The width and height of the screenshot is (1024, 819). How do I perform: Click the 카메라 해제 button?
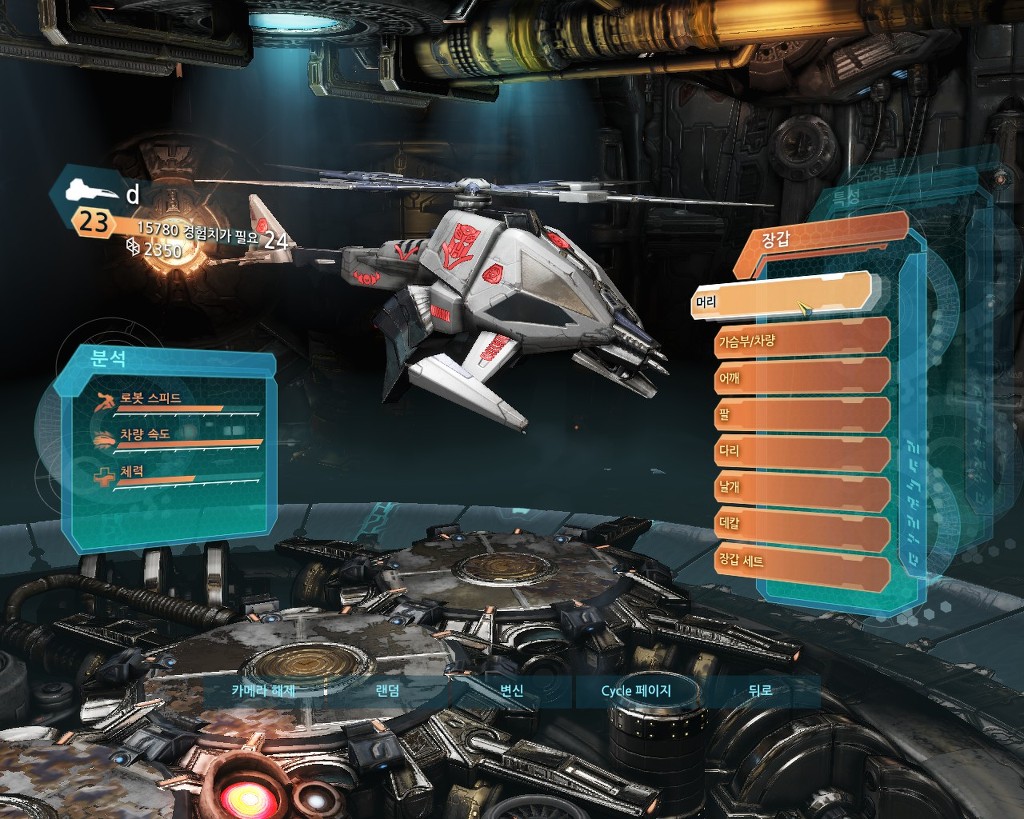[x=263, y=691]
